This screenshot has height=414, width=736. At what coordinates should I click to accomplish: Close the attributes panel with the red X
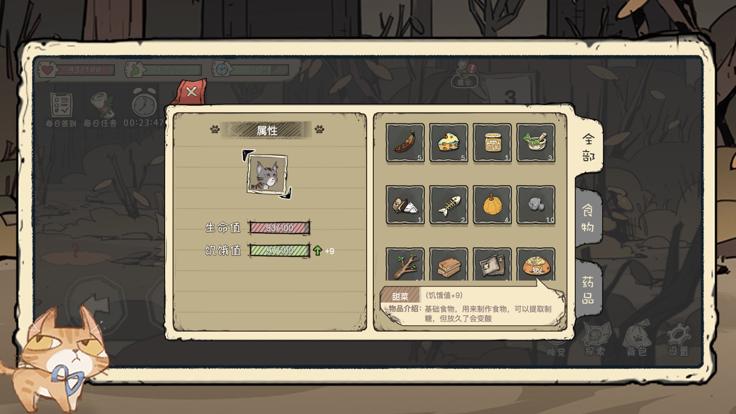pyautogui.click(x=191, y=92)
